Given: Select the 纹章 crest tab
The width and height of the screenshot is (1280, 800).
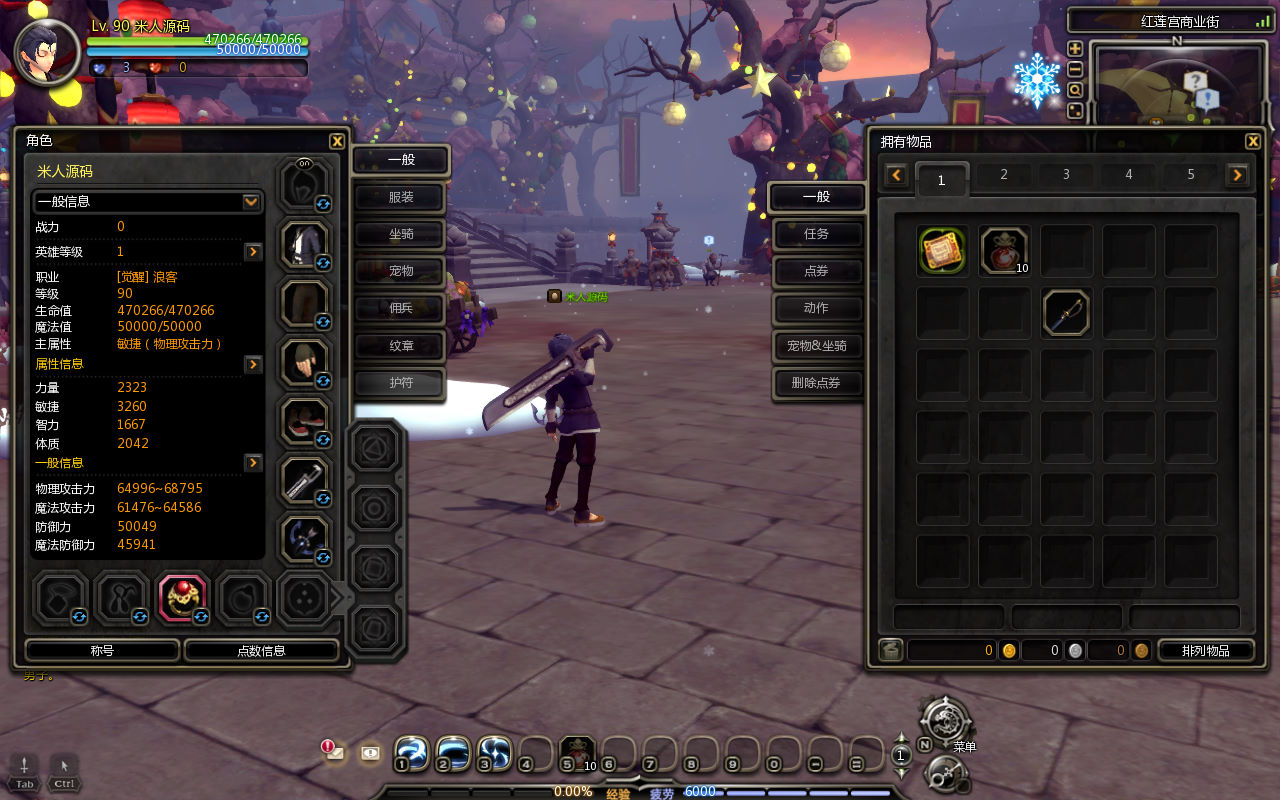Looking at the screenshot, I should (x=401, y=345).
